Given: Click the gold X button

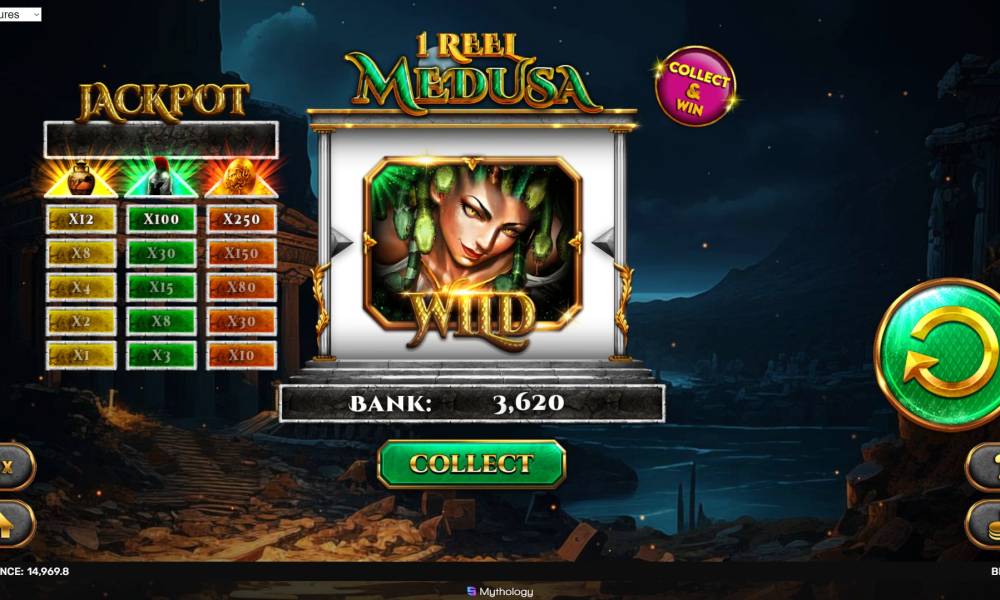Looking at the screenshot, I should 12,467.
